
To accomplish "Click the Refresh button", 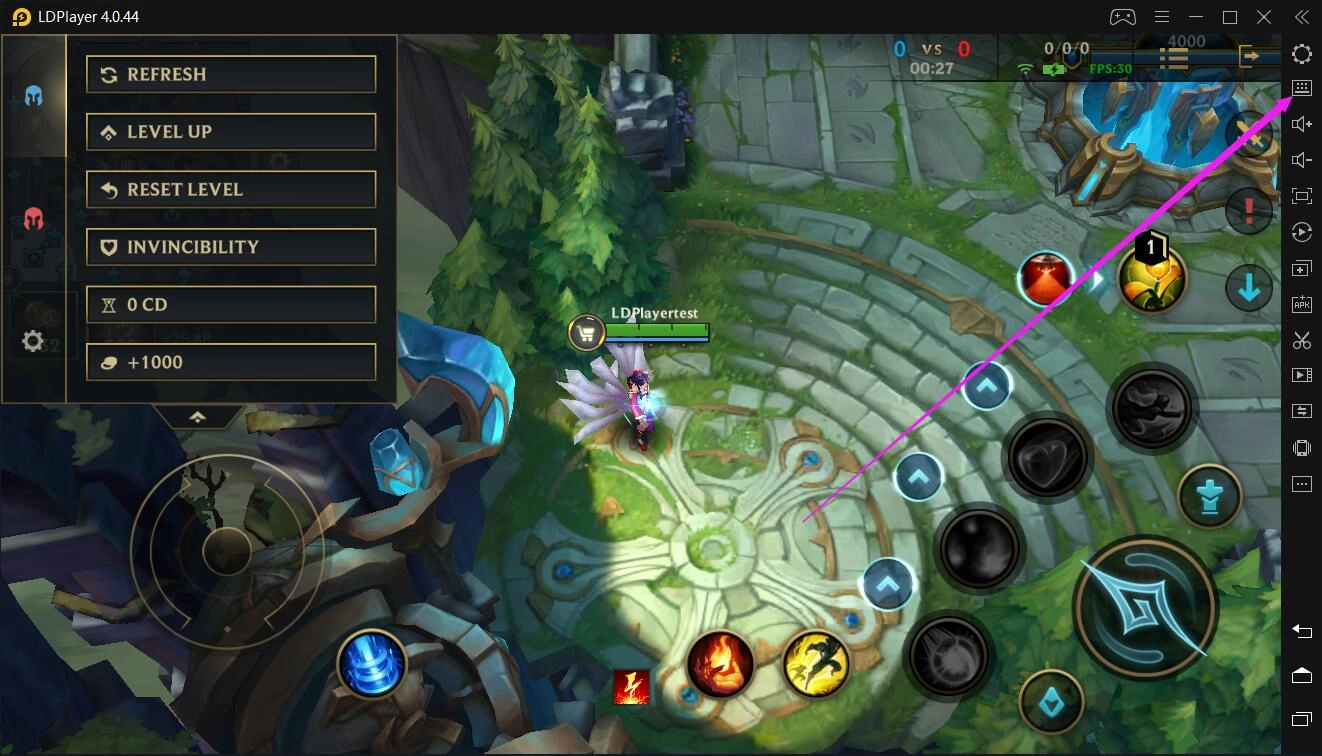I will tap(231, 73).
